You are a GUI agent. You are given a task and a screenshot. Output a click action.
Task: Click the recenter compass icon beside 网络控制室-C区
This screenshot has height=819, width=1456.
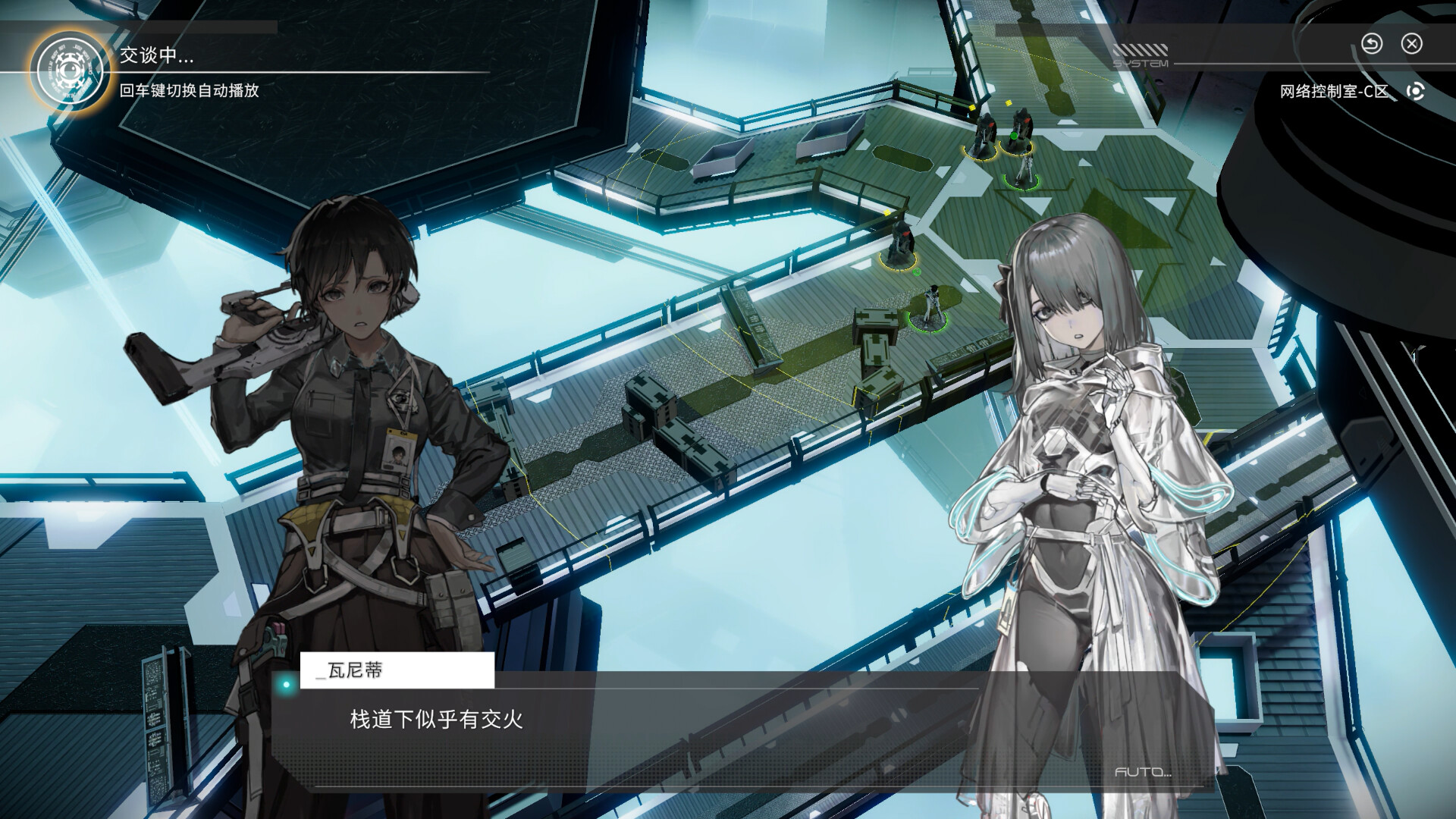(x=1414, y=92)
